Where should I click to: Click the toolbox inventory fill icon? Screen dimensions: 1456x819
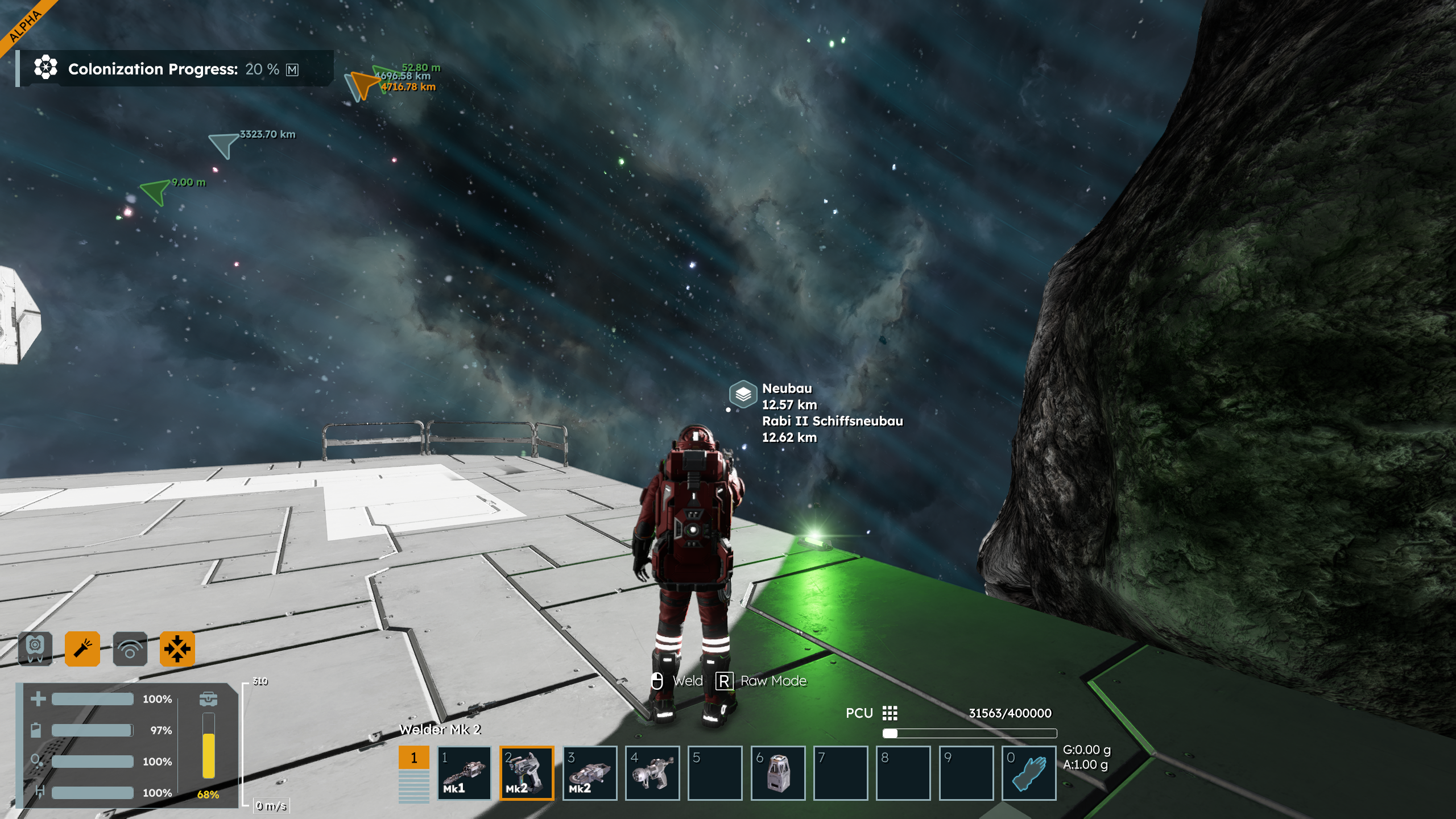pyautogui.click(x=208, y=698)
